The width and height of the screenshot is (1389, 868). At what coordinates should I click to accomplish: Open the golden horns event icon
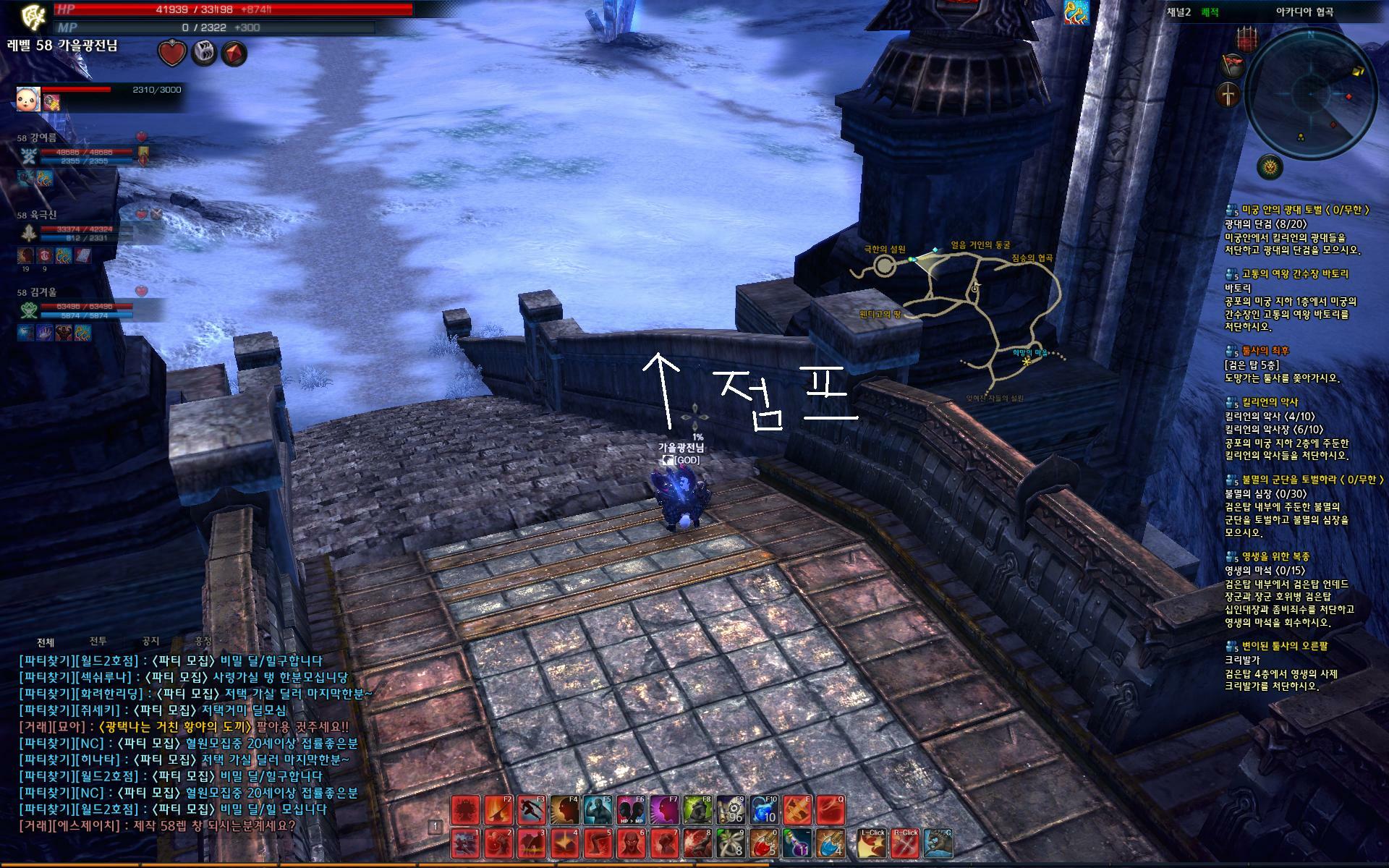coord(1076,13)
